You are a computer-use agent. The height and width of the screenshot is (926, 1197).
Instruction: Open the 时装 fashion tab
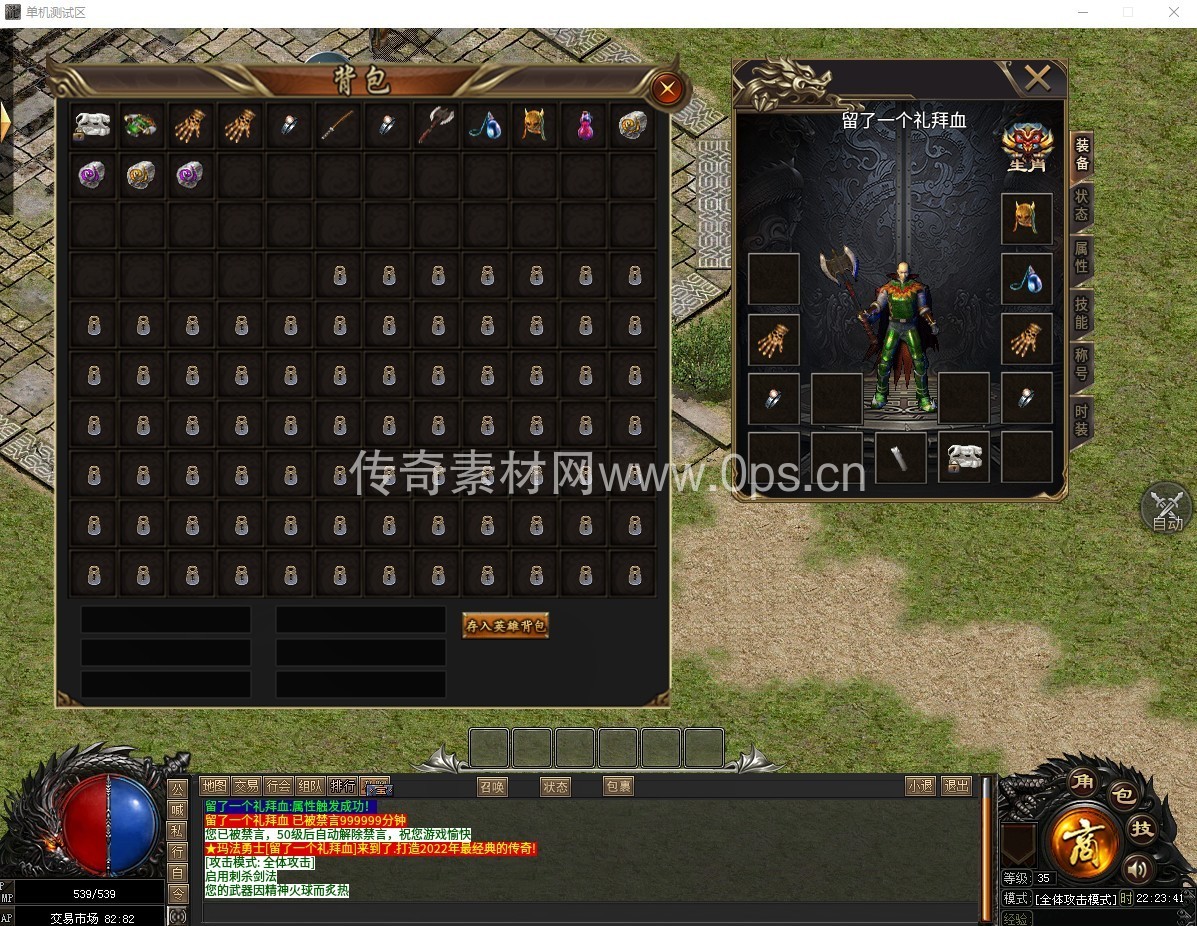(1081, 418)
